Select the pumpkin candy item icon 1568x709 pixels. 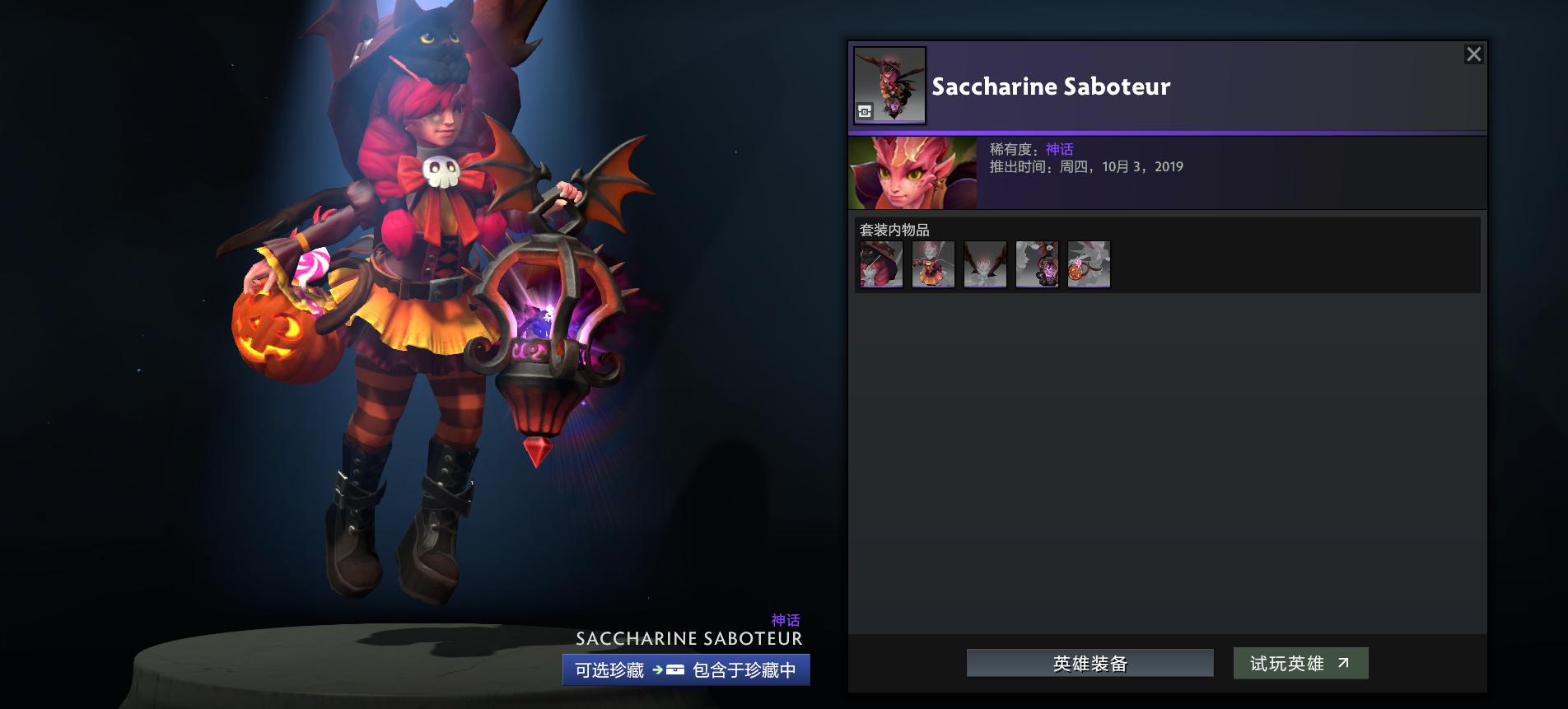1089,265
